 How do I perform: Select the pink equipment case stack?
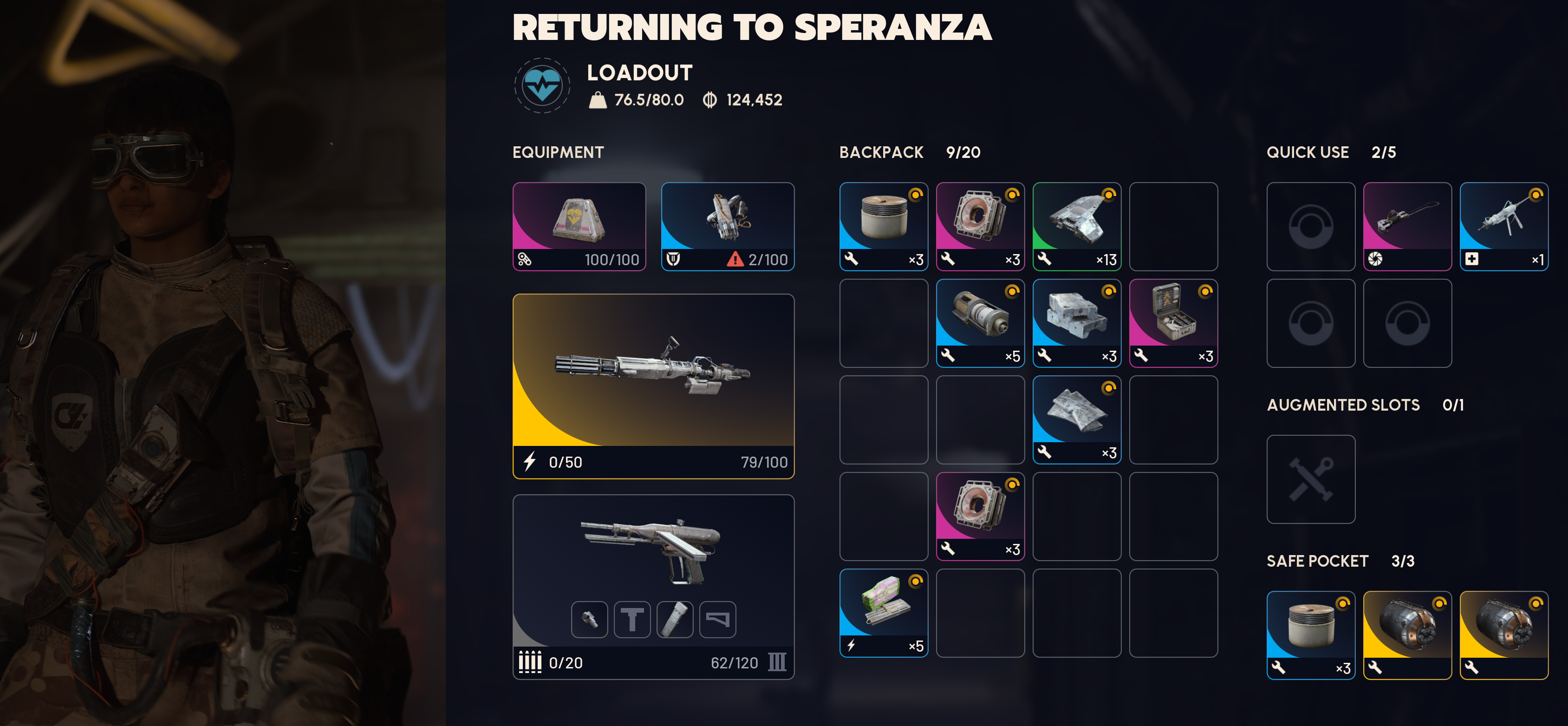tap(1173, 323)
